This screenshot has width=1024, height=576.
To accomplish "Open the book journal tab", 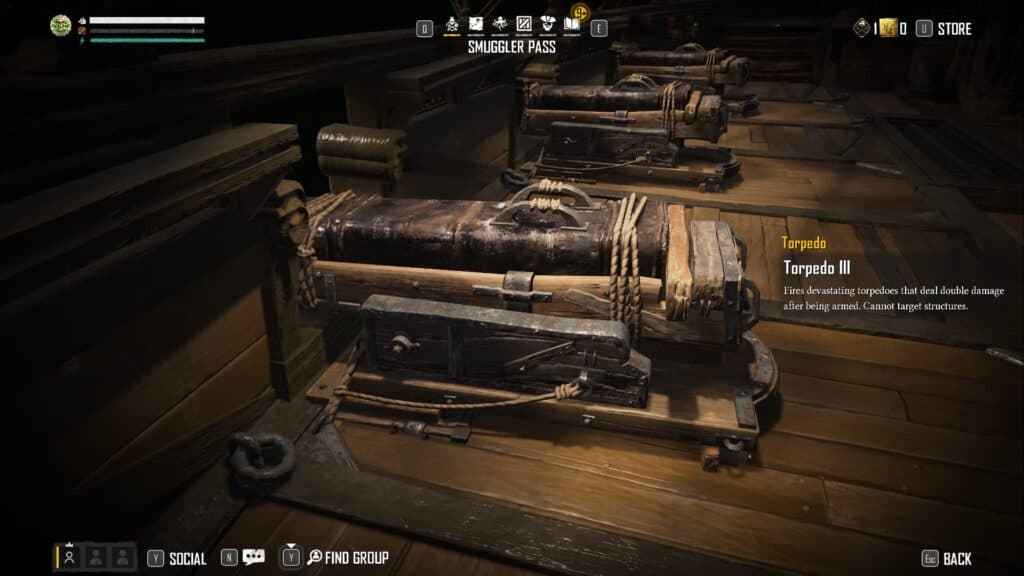I will tap(571, 25).
